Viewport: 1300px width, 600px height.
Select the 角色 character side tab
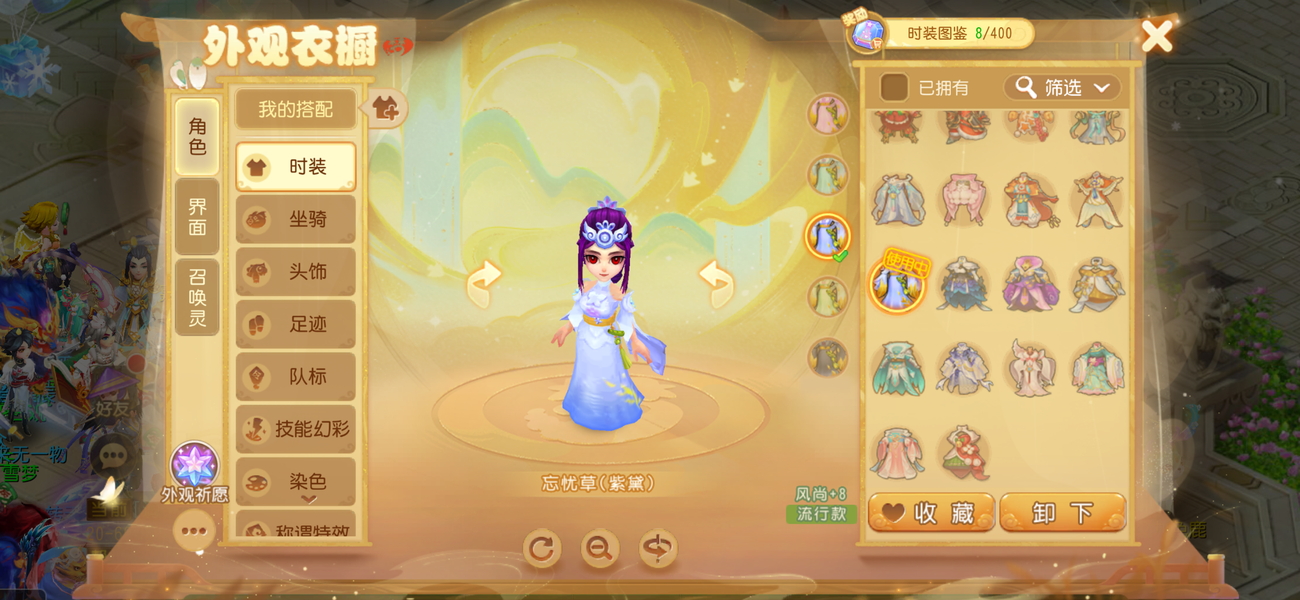click(x=197, y=137)
